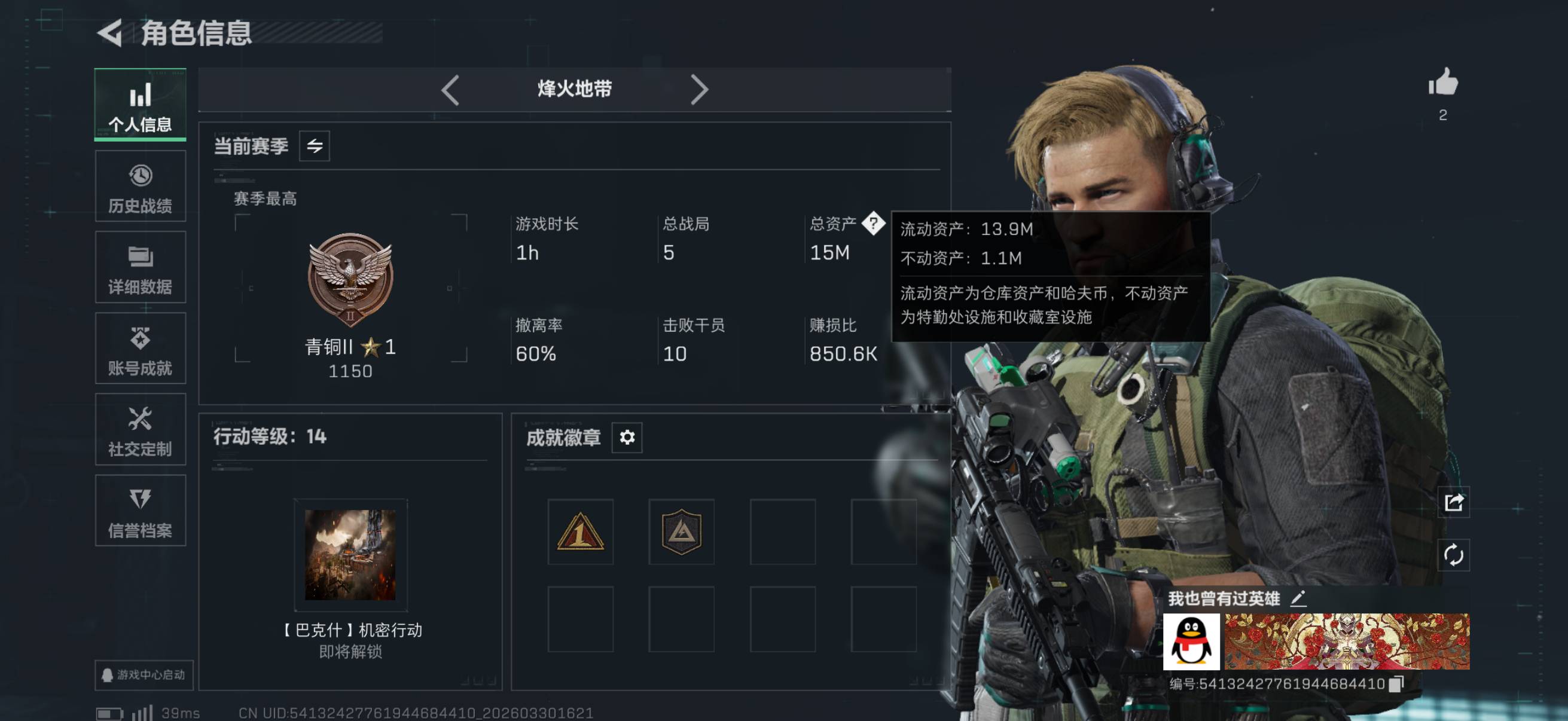The image size is (1568, 721).
Task: Click the circular refresh arrows button
Action: [1454, 555]
